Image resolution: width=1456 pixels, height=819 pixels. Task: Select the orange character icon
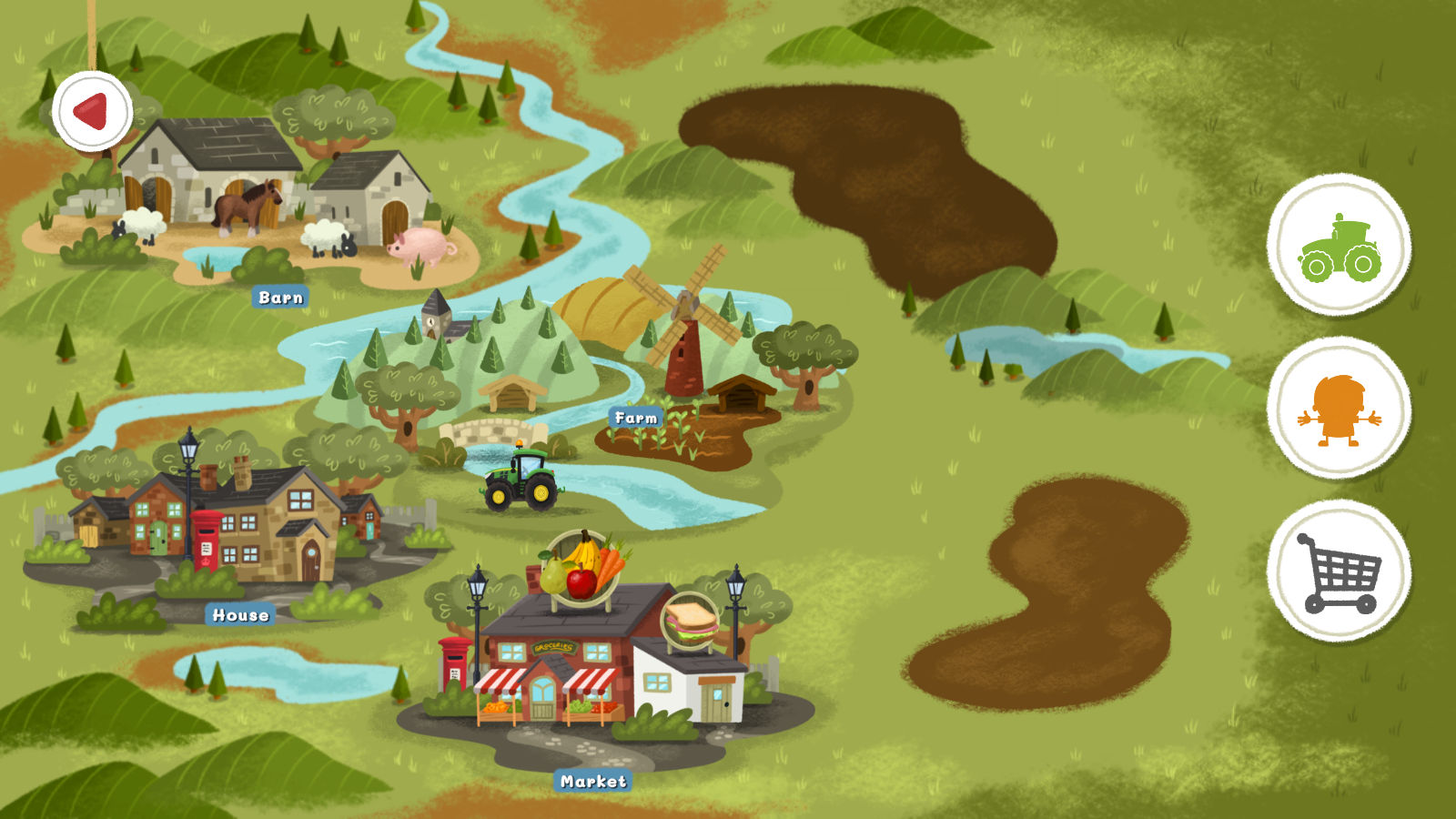pos(1339,409)
